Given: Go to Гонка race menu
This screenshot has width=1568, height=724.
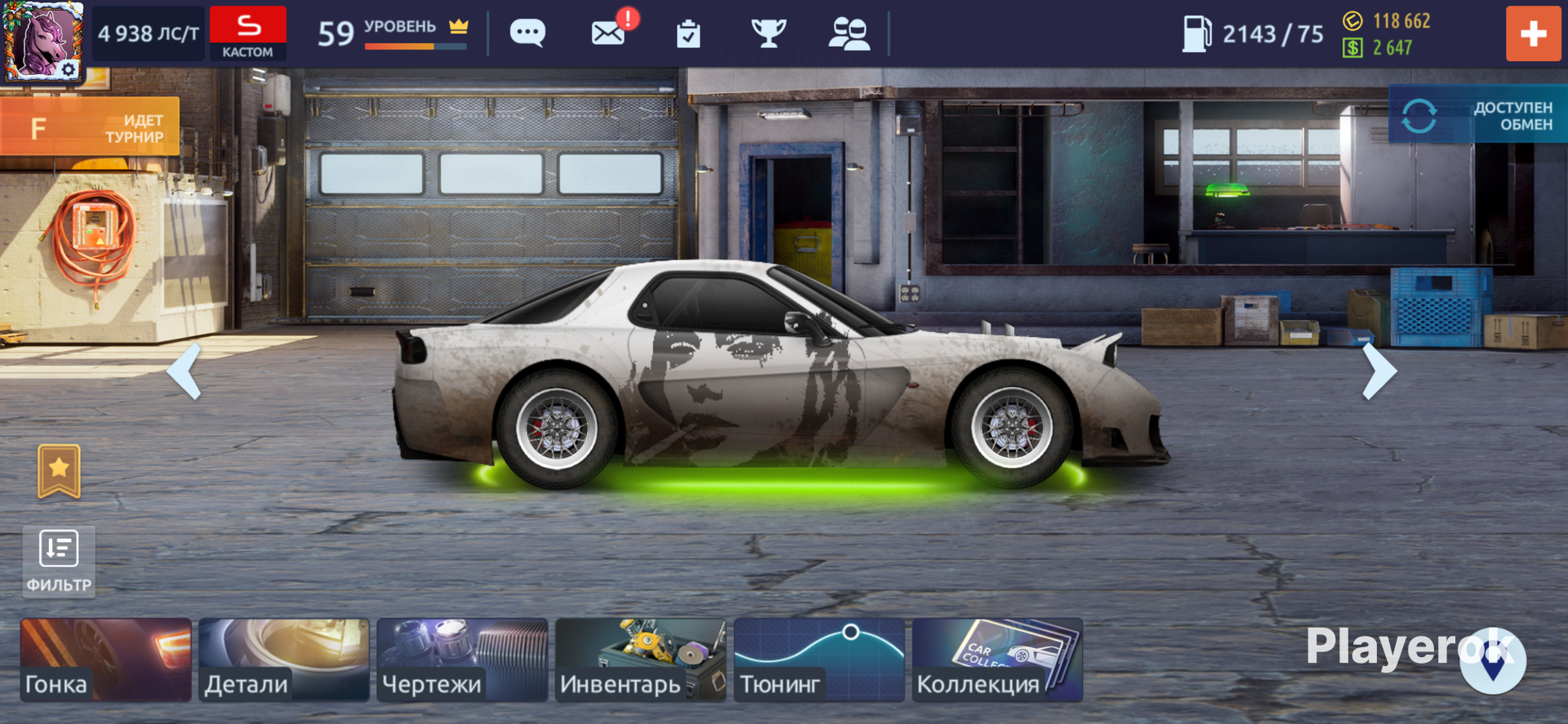Looking at the screenshot, I should tap(106, 660).
